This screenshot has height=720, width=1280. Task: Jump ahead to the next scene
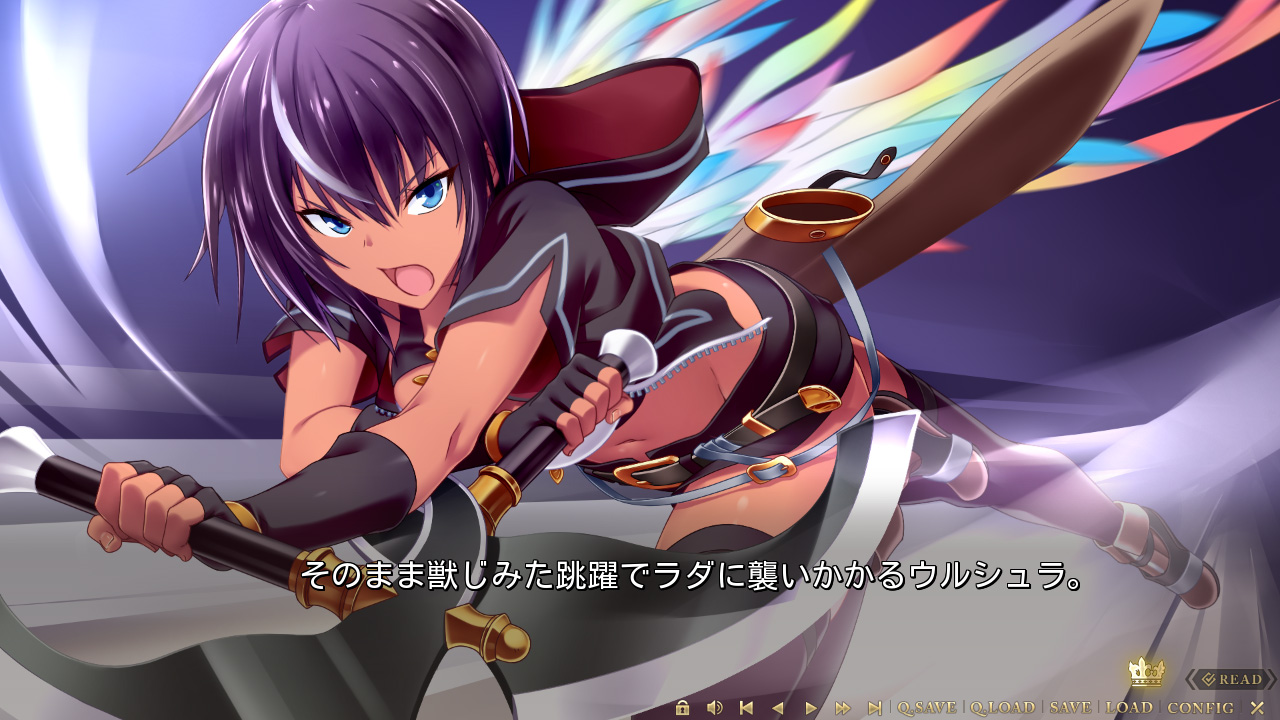coord(875,708)
